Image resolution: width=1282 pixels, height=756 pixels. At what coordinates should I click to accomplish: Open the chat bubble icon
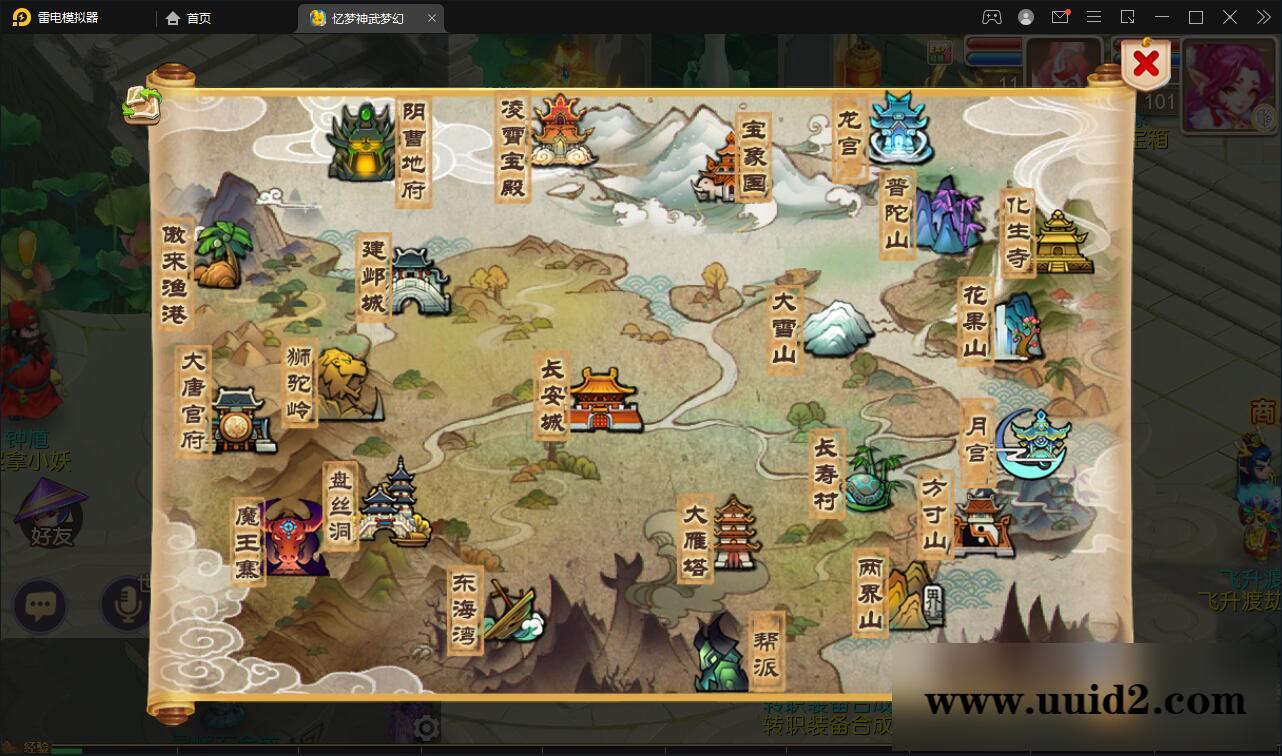(40, 606)
